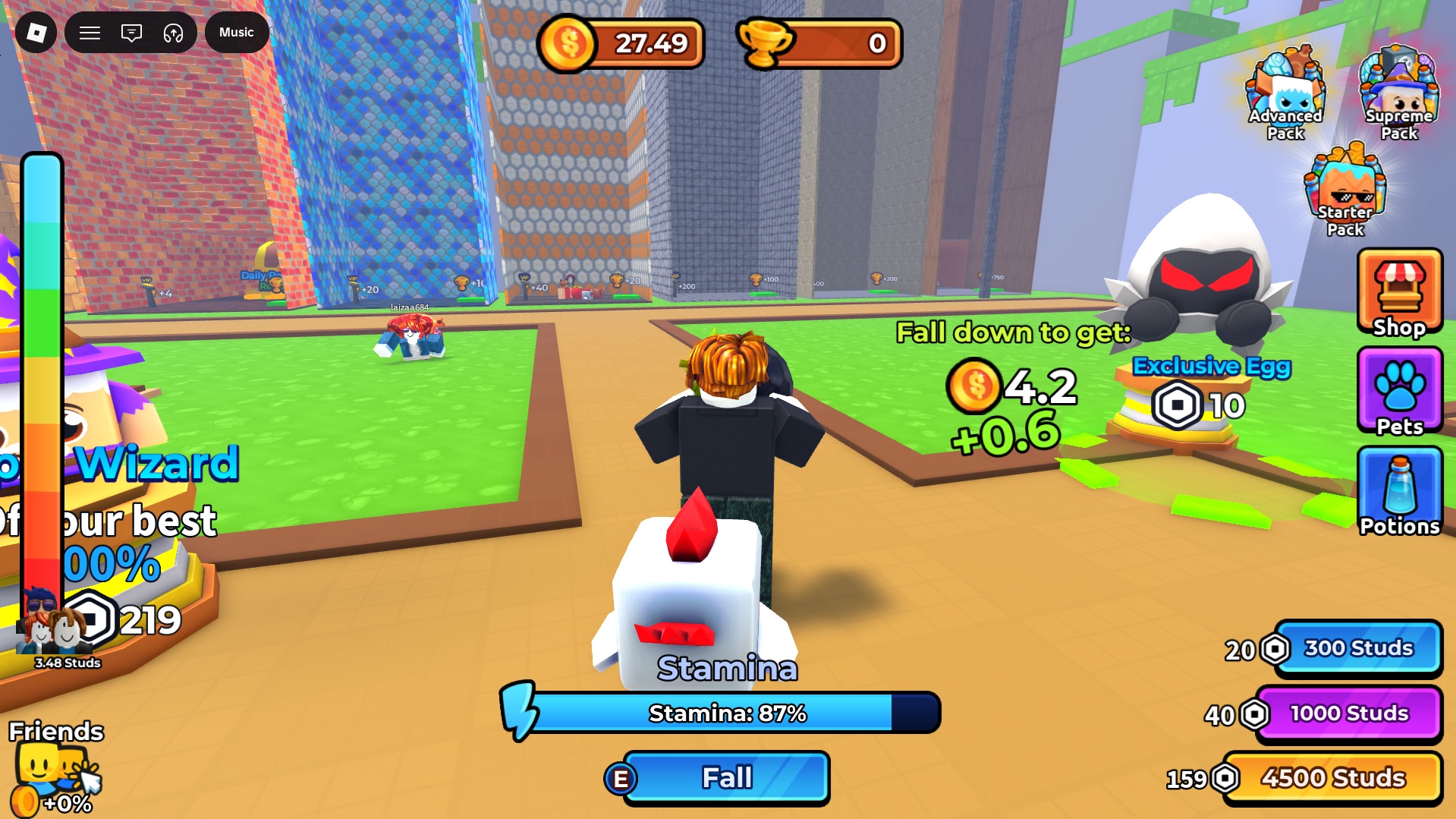Image resolution: width=1456 pixels, height=819 pixels.
Task: Open the Potions menu
Action: click(1399, 493)
